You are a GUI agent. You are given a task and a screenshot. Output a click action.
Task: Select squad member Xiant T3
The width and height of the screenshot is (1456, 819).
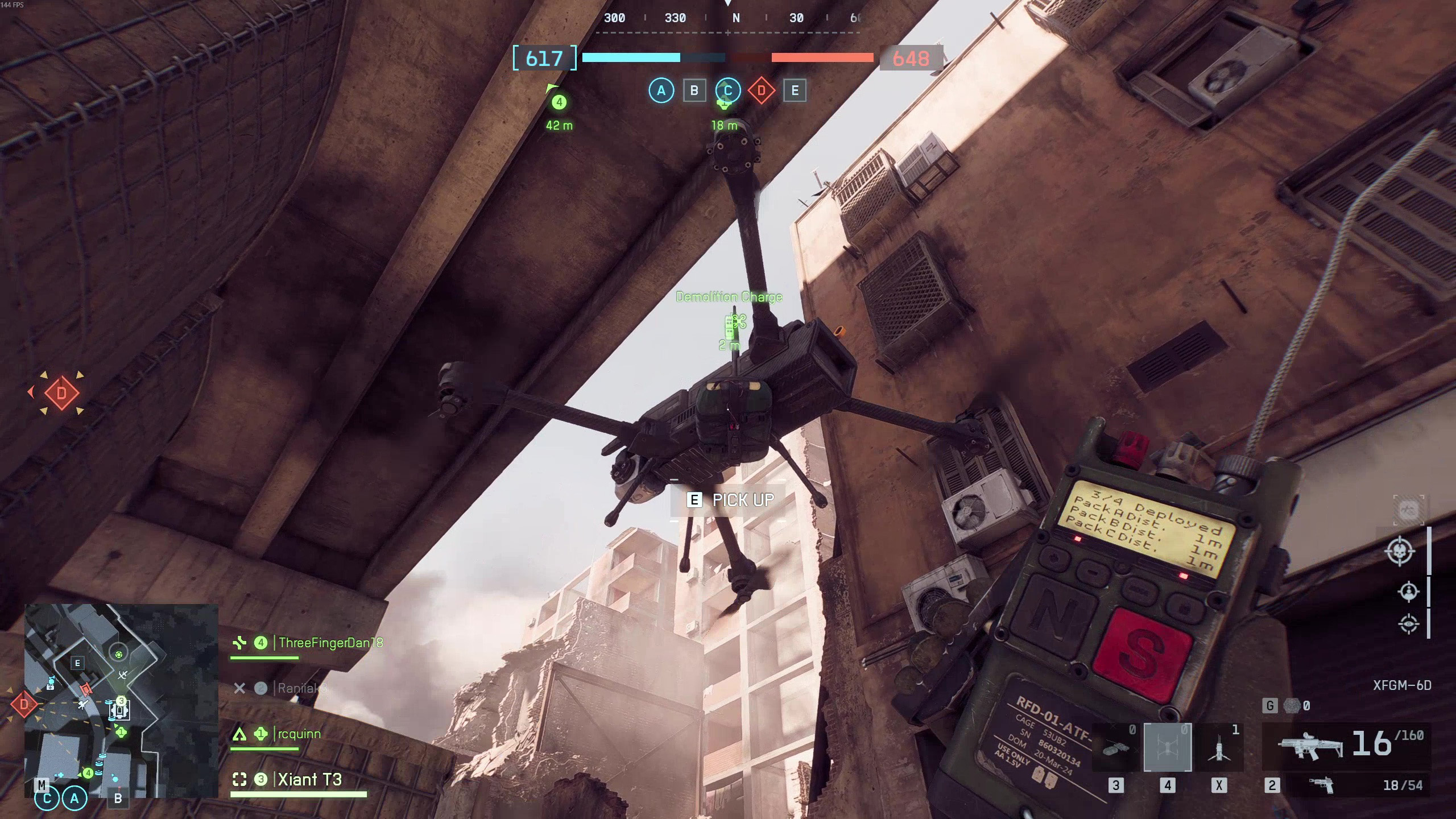(x=309, y=780)
